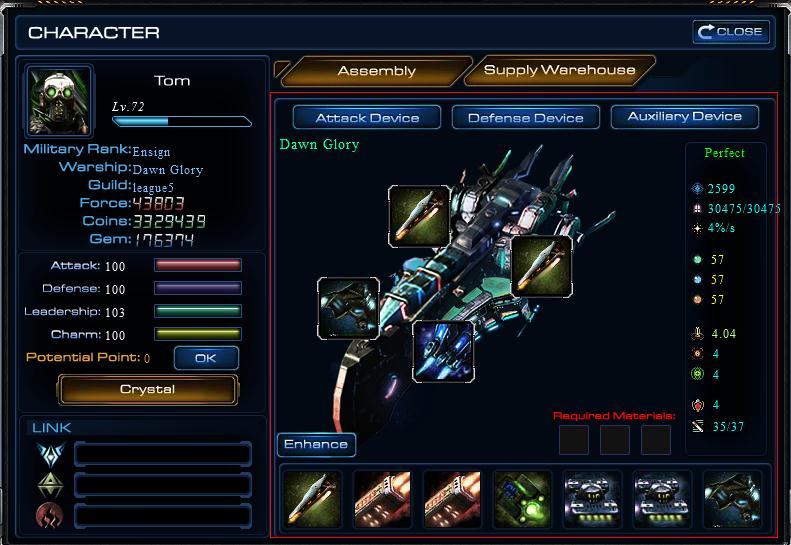Click Tom's gas-mask character portrait
Image resolution: width=791 pixels, height=545 pixels.
[x=59, y=101]
